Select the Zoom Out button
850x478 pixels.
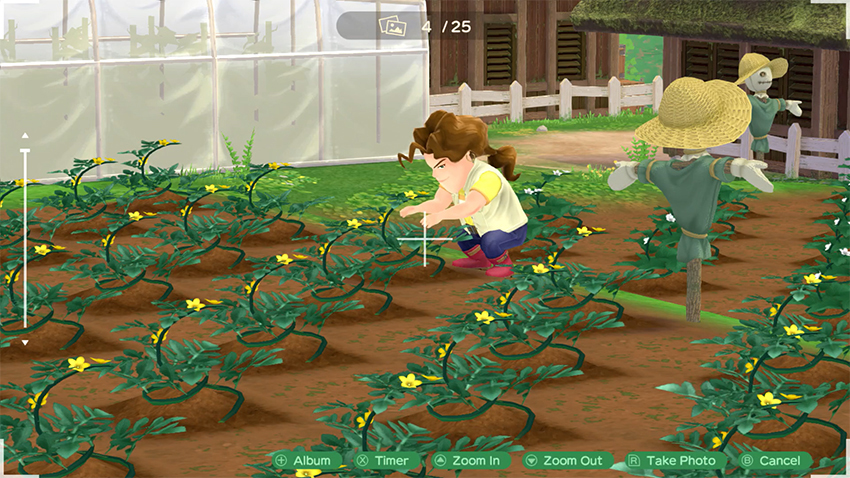[564, 461]
